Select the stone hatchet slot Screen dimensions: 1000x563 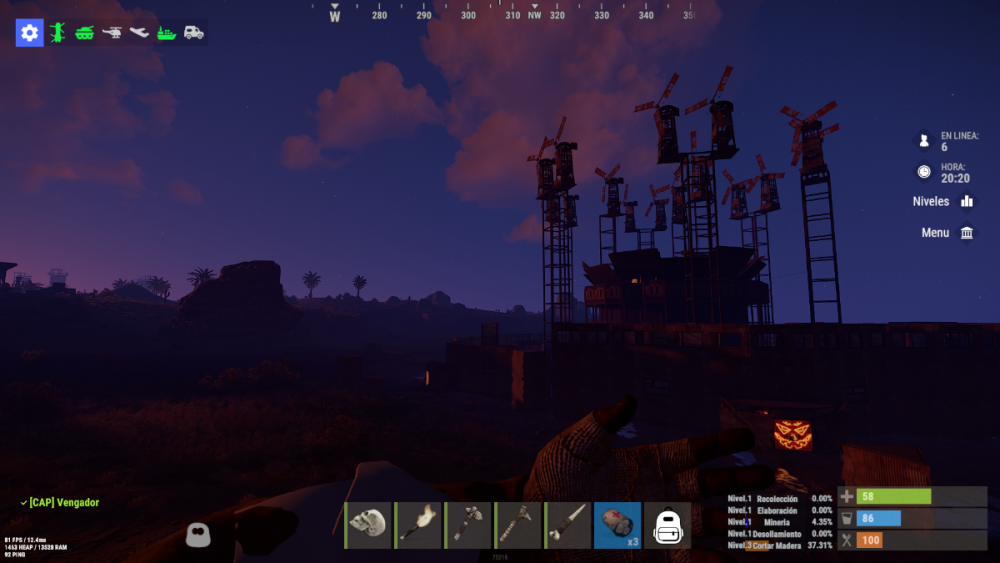point(468,525)
